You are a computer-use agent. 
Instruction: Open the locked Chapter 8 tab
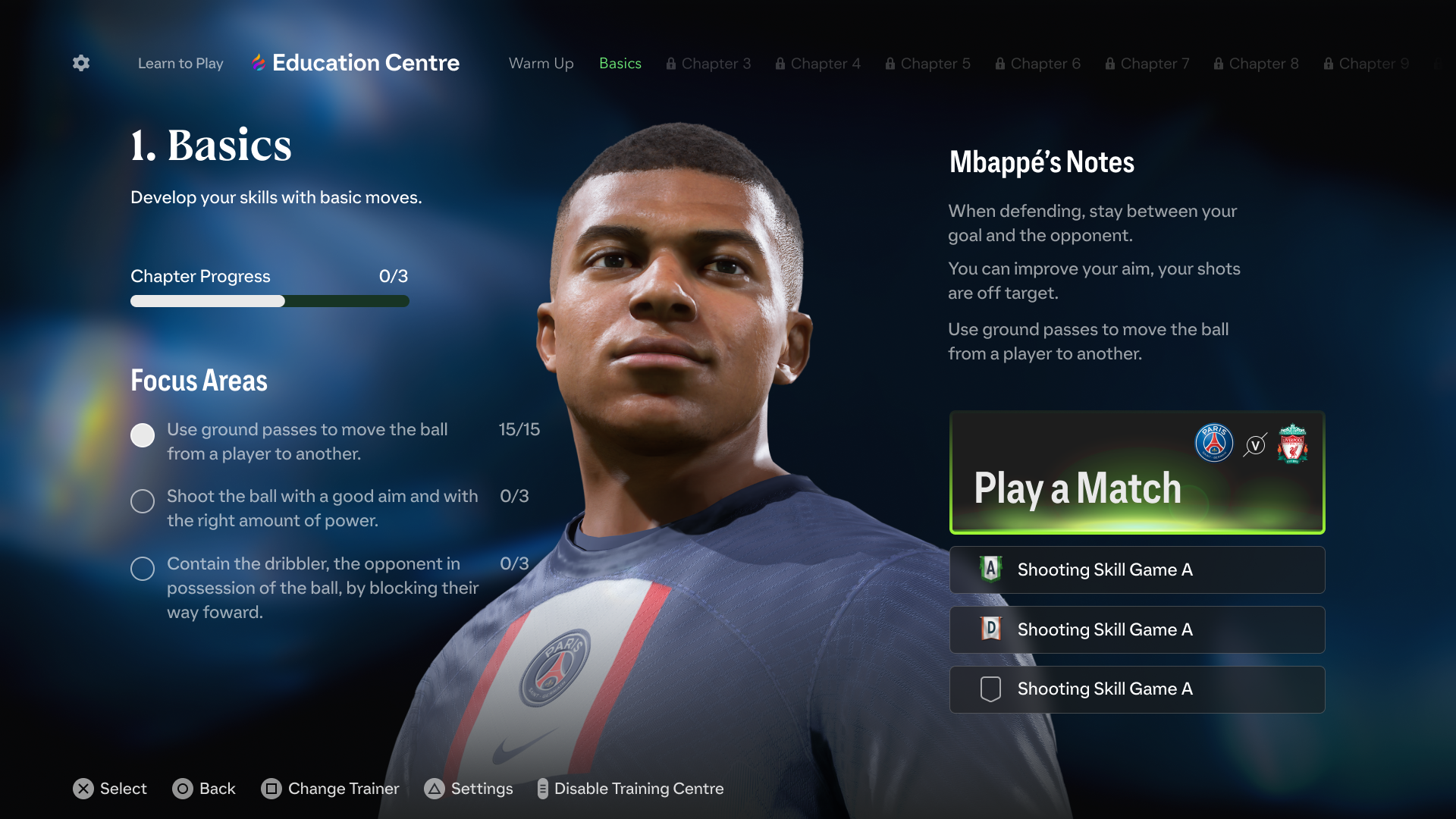click(1256, 64)
